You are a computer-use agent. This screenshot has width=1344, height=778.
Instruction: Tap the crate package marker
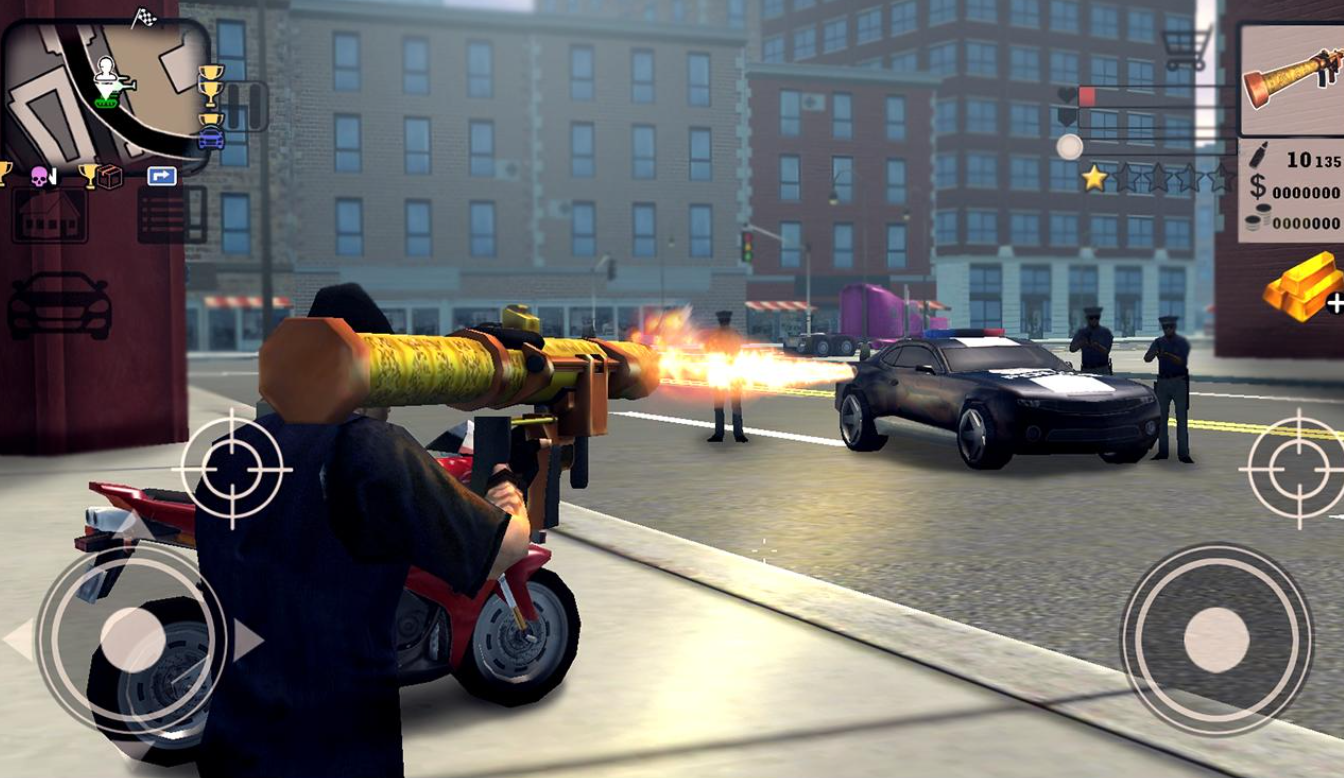coord(109,177)
